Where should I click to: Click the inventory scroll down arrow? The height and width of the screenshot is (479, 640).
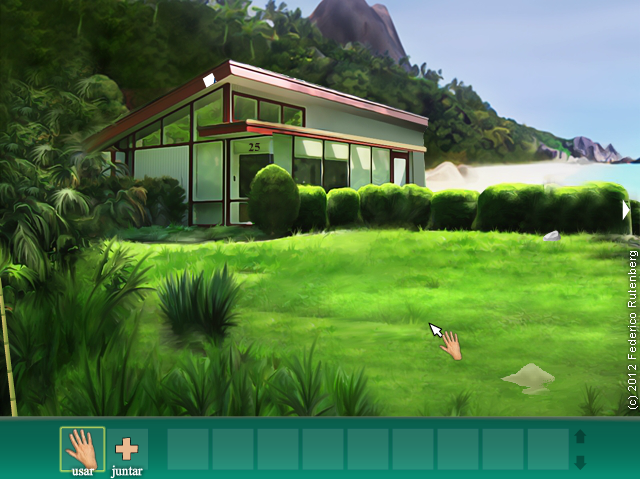(x=580, y=461)
